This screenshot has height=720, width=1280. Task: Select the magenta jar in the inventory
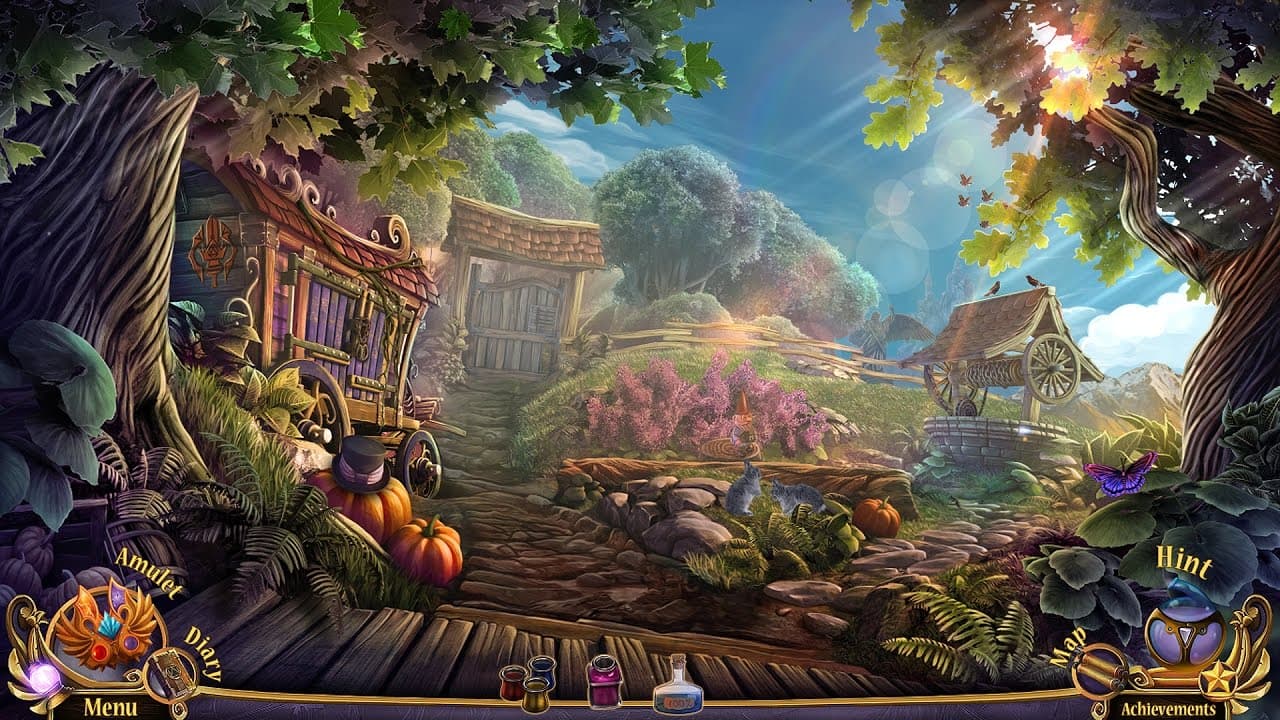click(605, 685)
